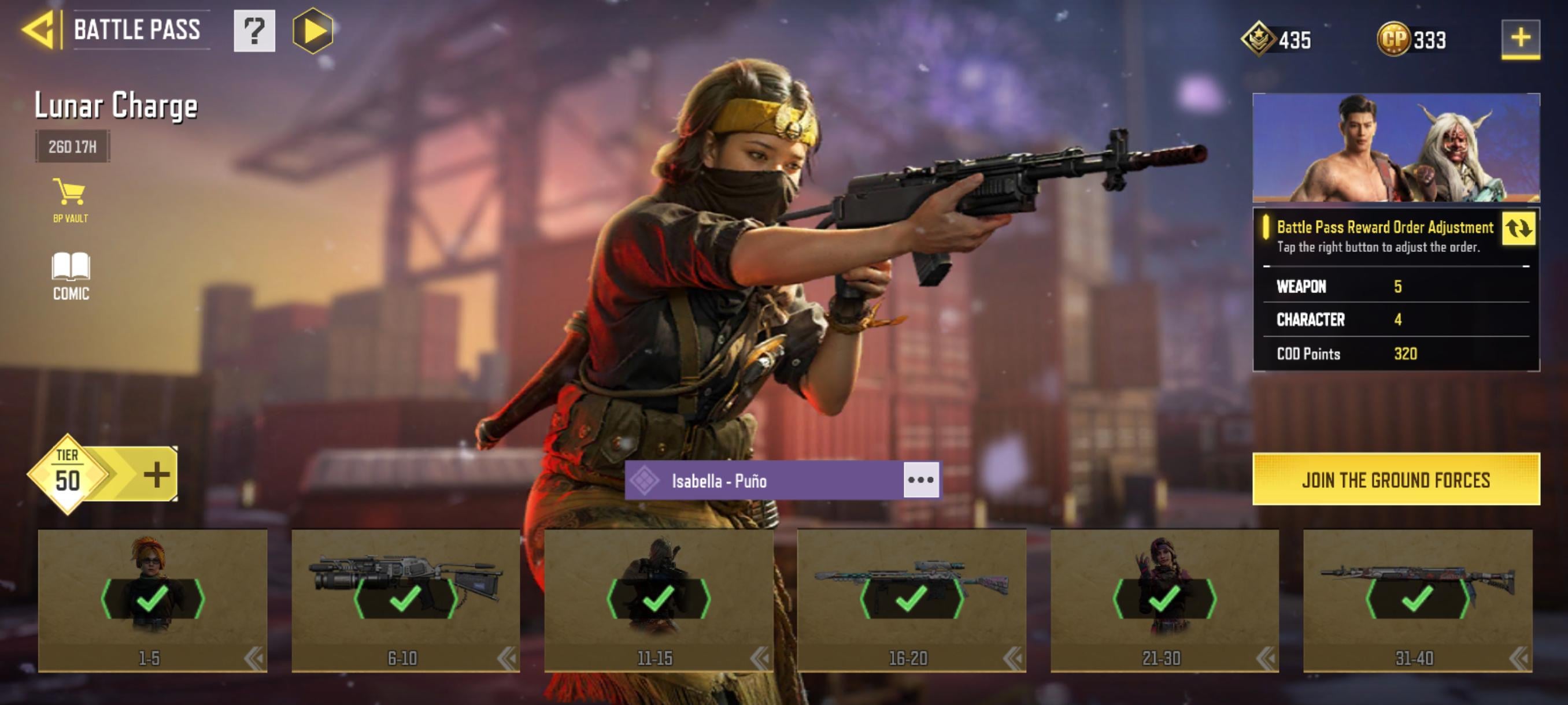Choose the tier 16-20 weapon reward tile
The image size is (1568, 705).
(x=911, y=599)
